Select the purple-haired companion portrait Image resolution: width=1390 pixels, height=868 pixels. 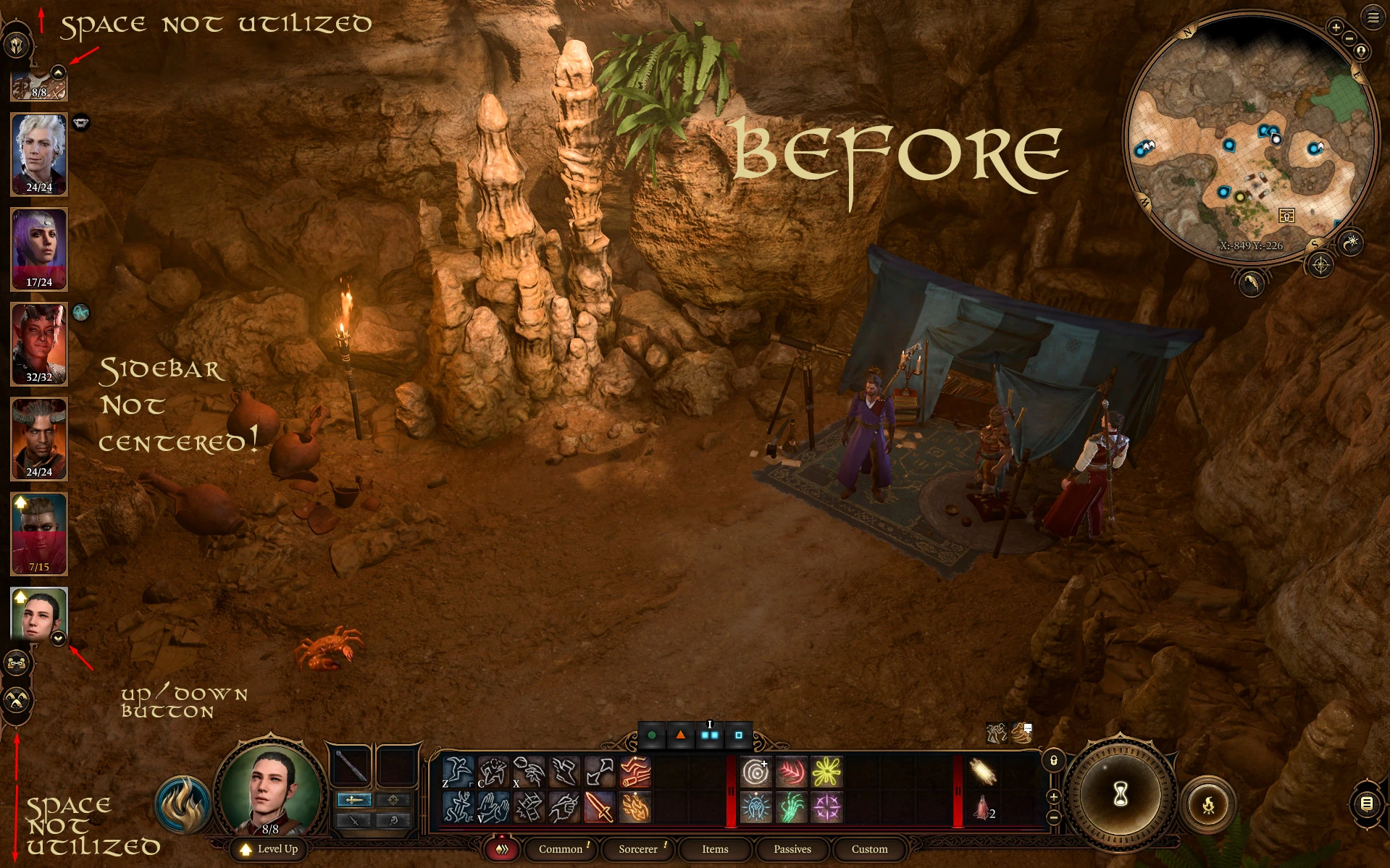[39, 248]
